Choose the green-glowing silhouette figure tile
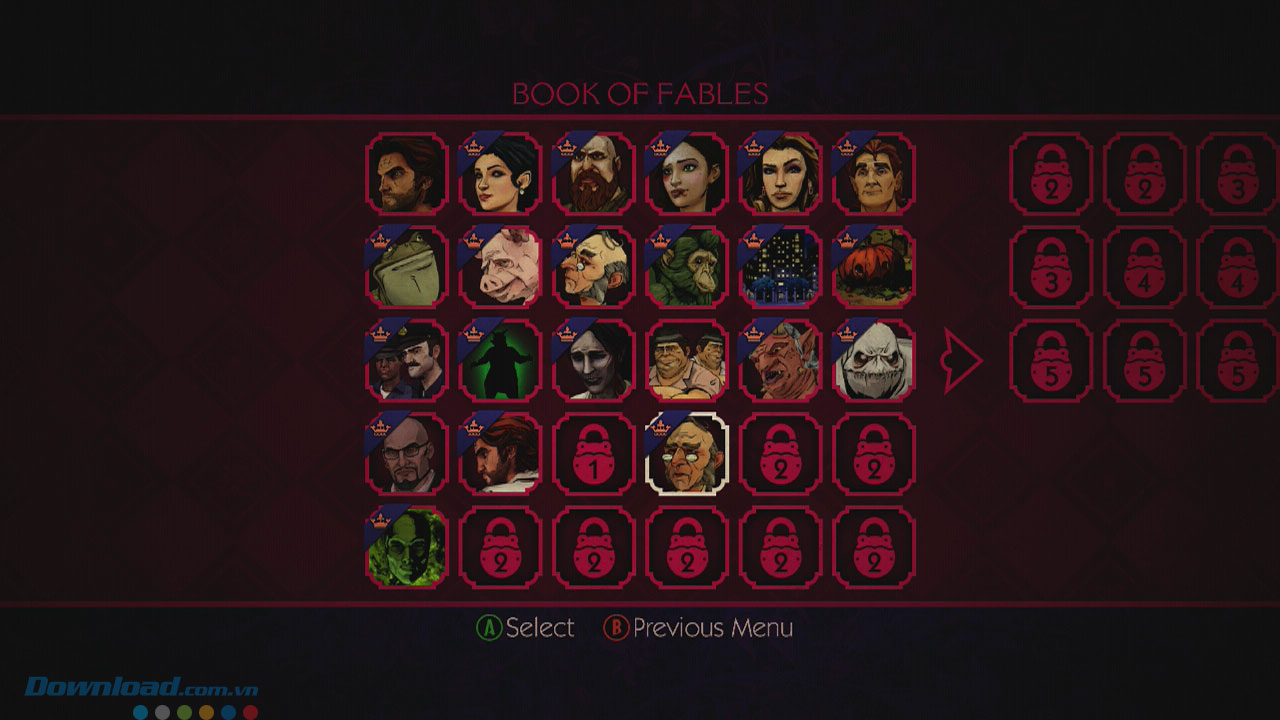The image size is (1280, 720). [x=500, y=361]
